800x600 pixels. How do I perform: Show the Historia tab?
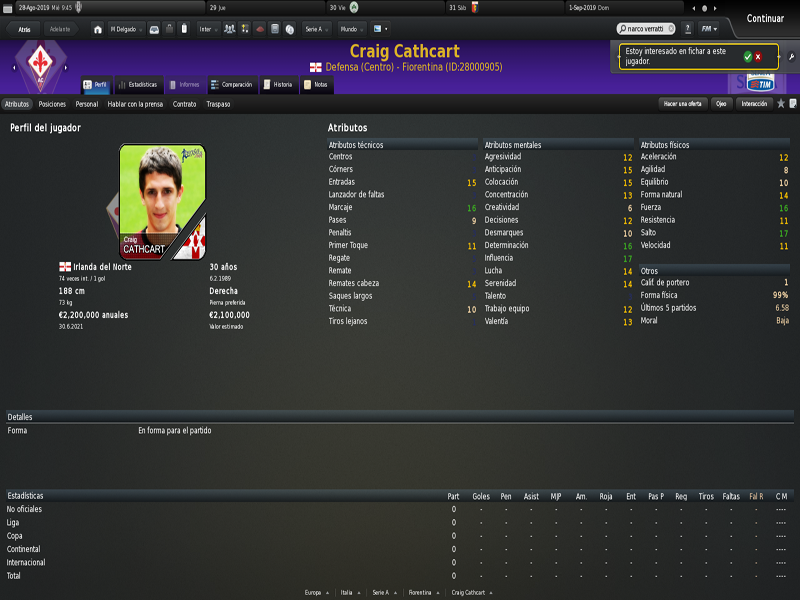tap(279, 85)
